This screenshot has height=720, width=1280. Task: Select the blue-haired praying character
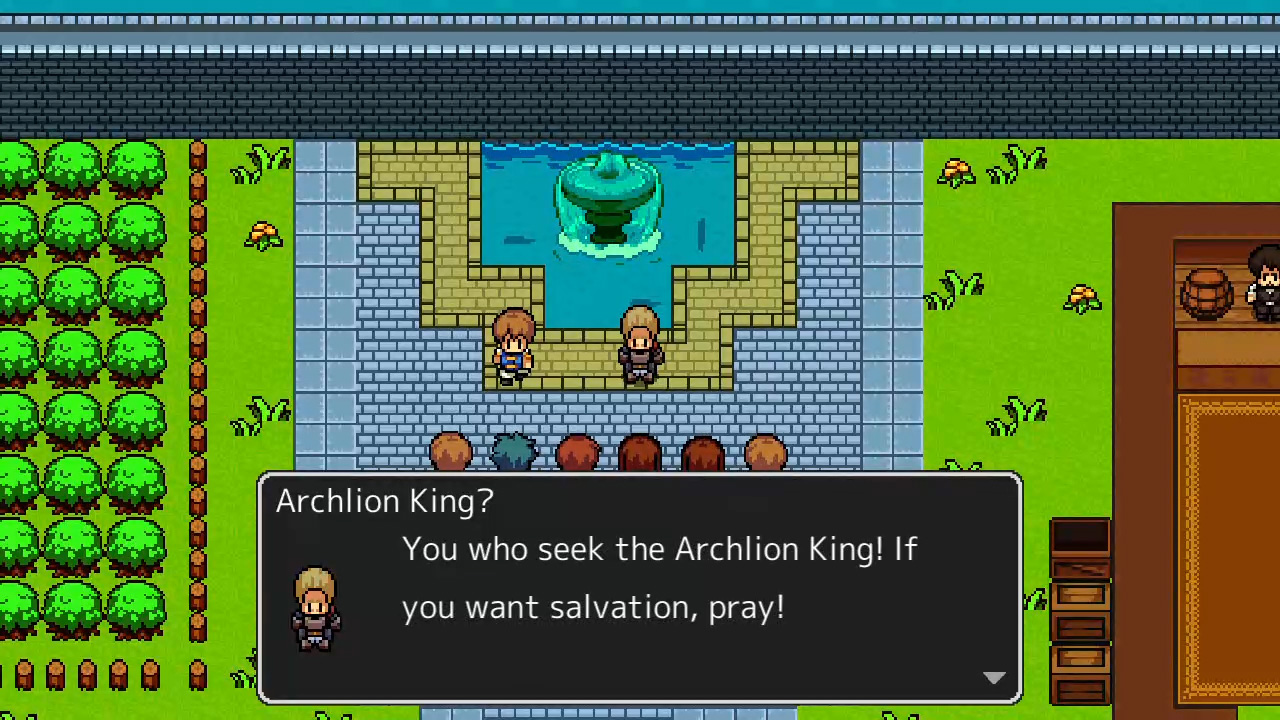tap(515, 450)
